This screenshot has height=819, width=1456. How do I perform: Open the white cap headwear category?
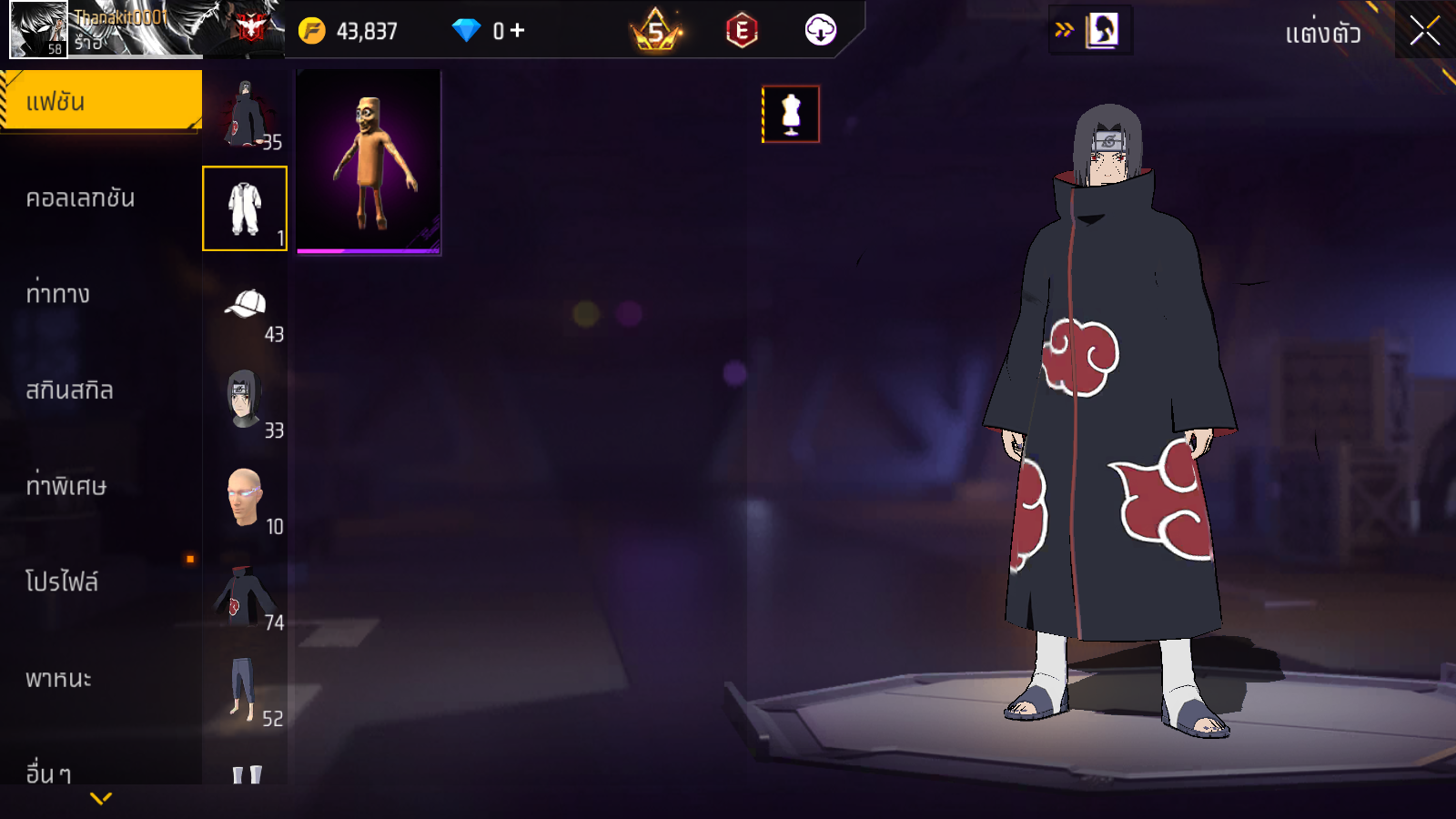(245, 305)
